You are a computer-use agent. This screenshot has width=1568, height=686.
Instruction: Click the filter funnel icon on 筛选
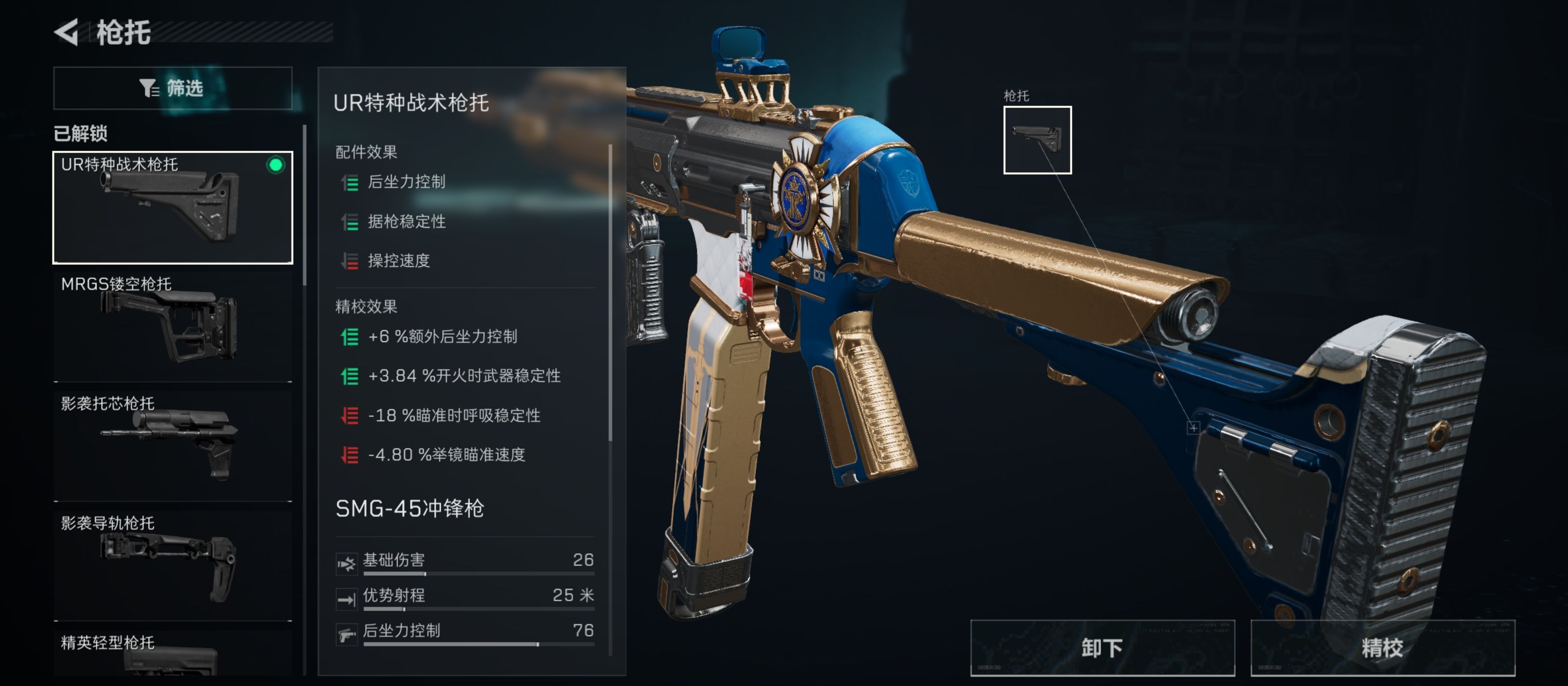[x=148, y=88]
